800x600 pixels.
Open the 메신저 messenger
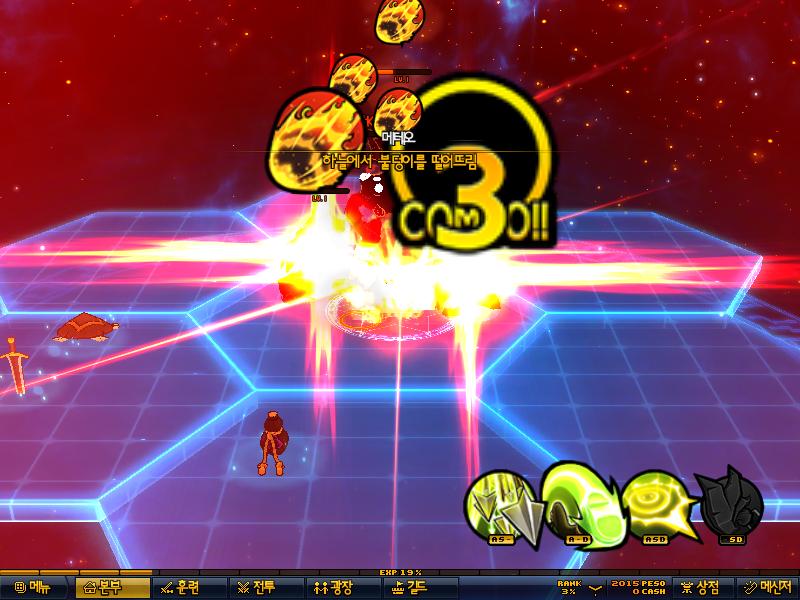point(767,587)
